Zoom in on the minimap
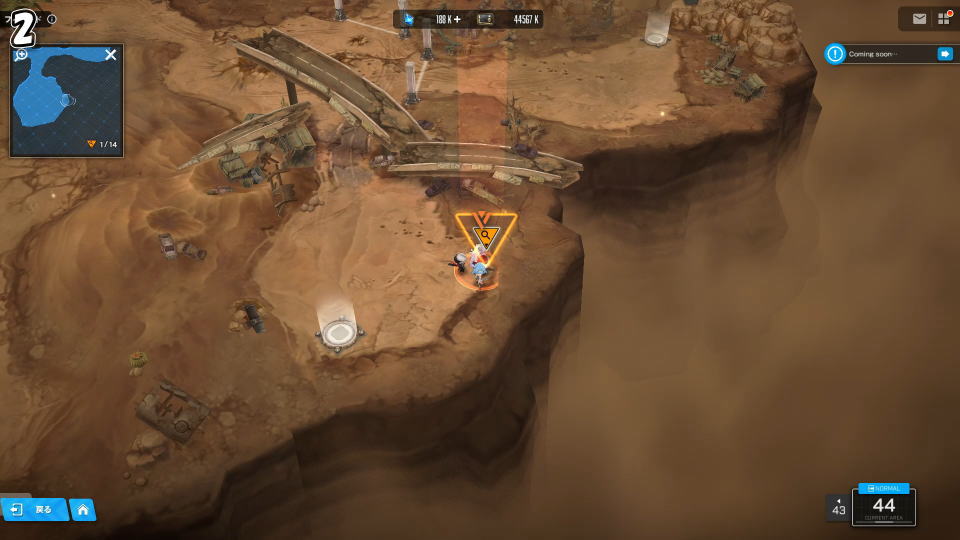The height and width of the screenshot is (540, 960). [21, 55]
